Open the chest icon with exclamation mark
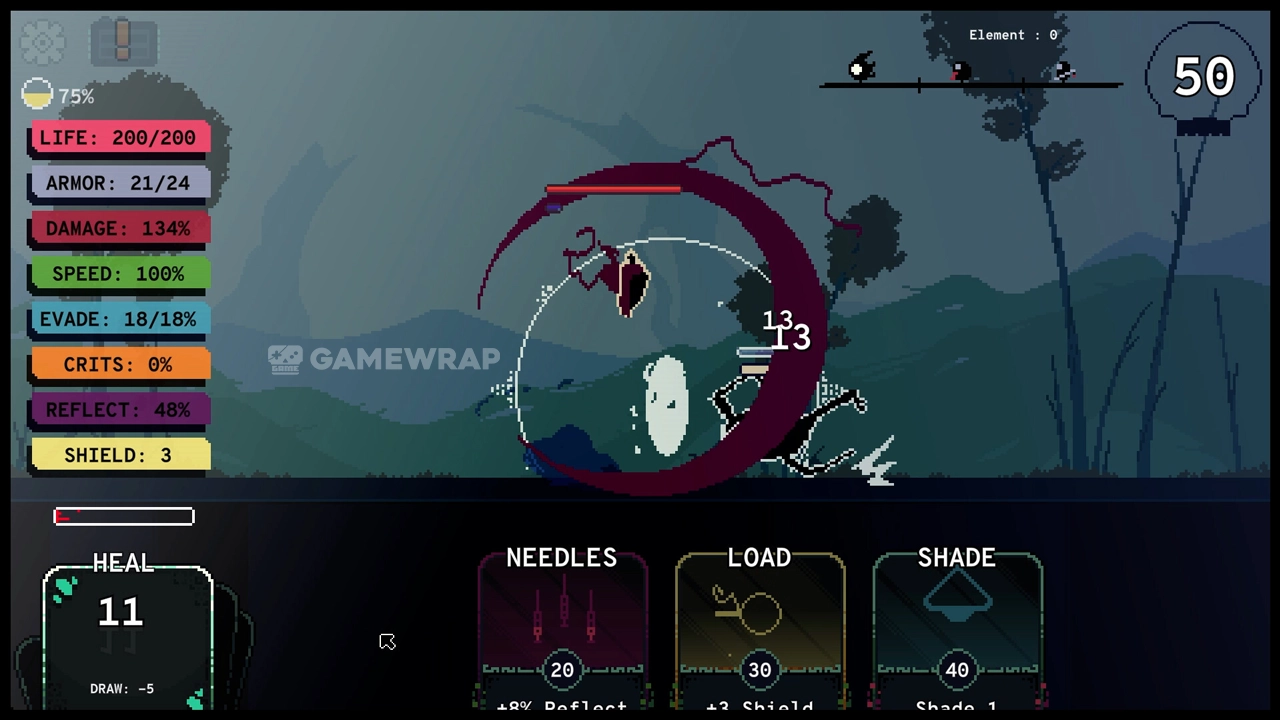The width and height of the screenshot is (1280, 720). [123, 42]
